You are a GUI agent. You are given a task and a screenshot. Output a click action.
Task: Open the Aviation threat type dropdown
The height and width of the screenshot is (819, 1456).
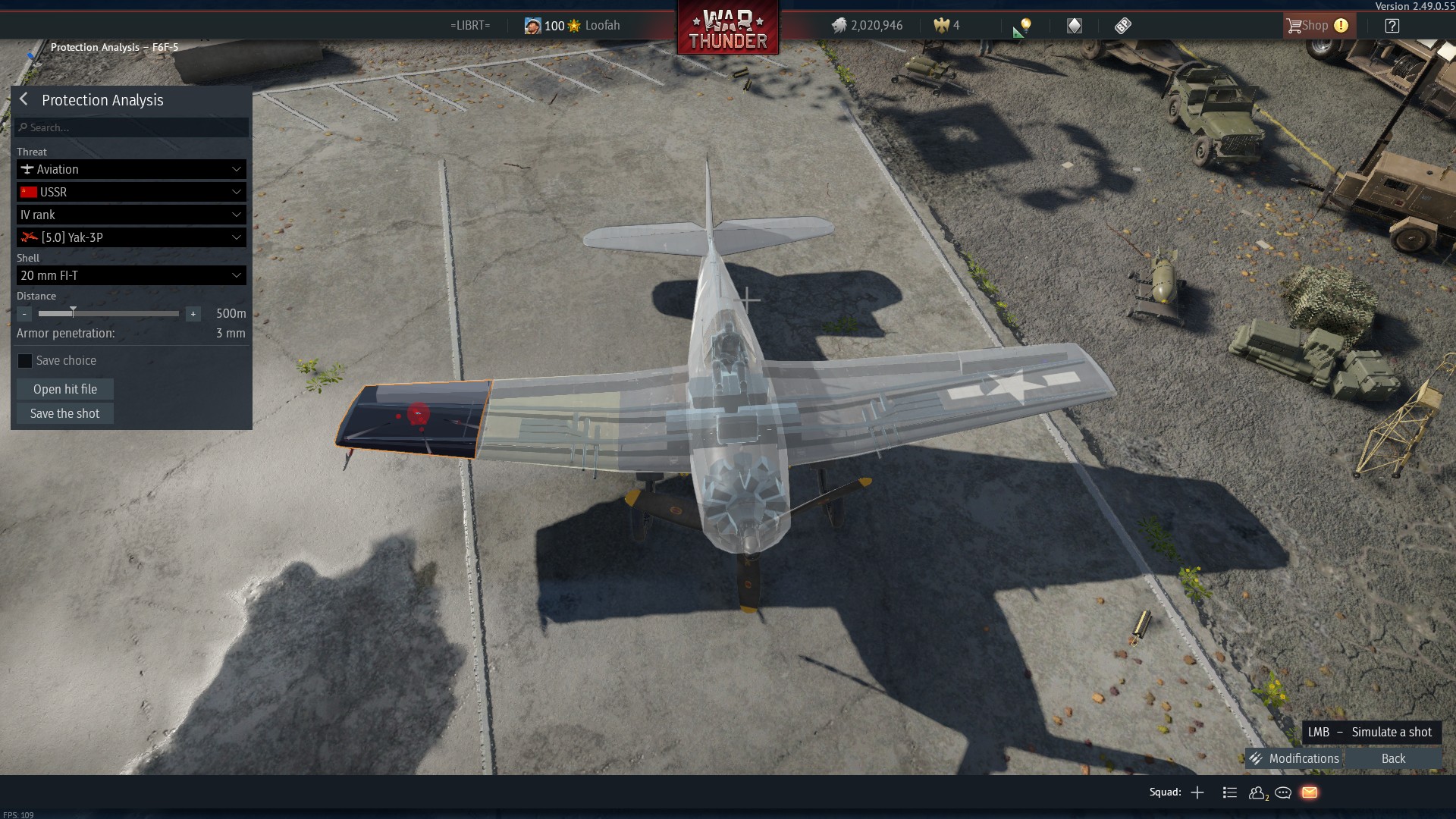pyautogui.click(x=131, y=169)
